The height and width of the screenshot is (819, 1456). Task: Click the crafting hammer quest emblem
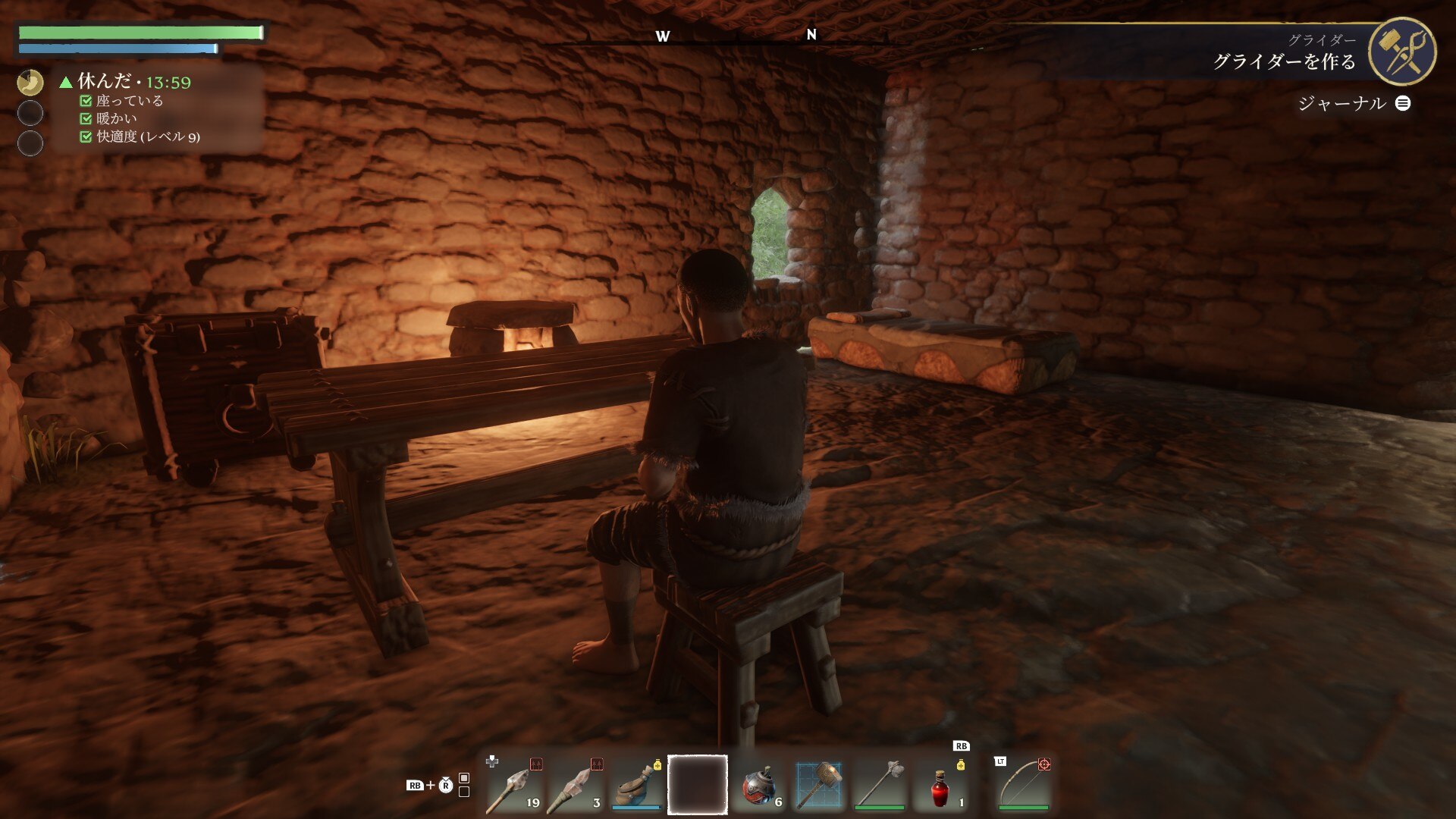point(1402,52)
